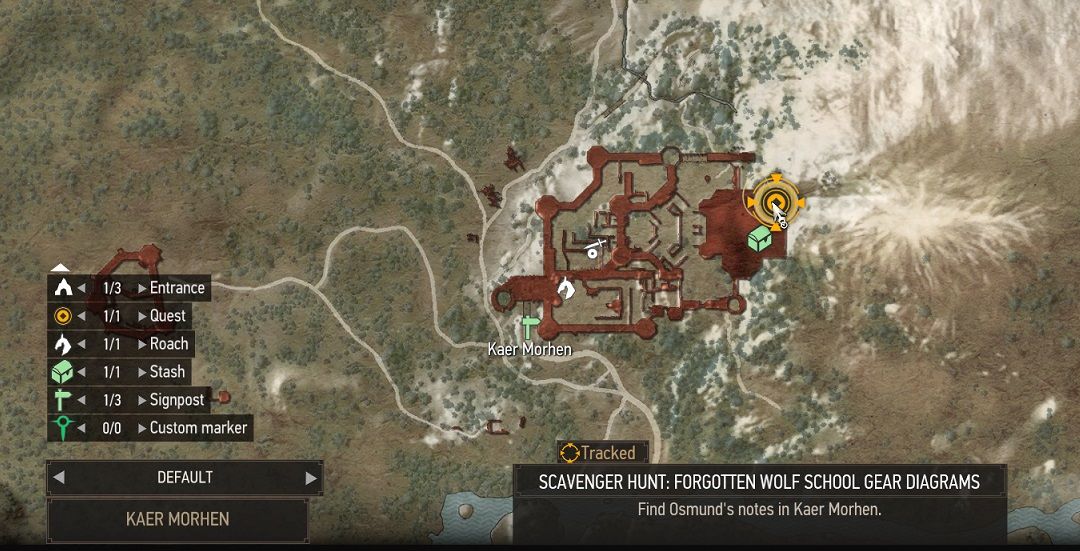Image resolution: width=1080 pixels, height=551 pixels.
Task: Choose the Custom marker legend entry
Action: (x=198, y=428)
